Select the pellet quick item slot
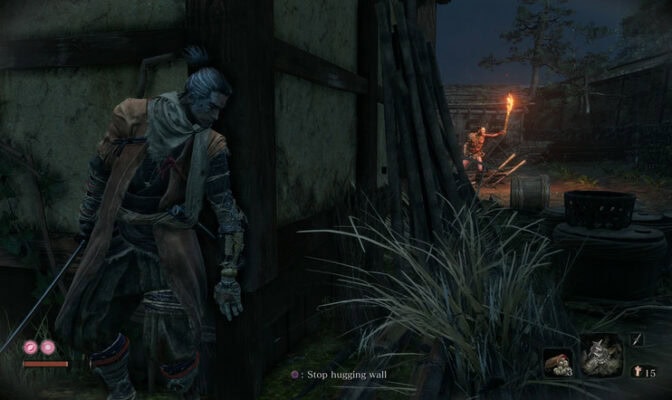 557,362
